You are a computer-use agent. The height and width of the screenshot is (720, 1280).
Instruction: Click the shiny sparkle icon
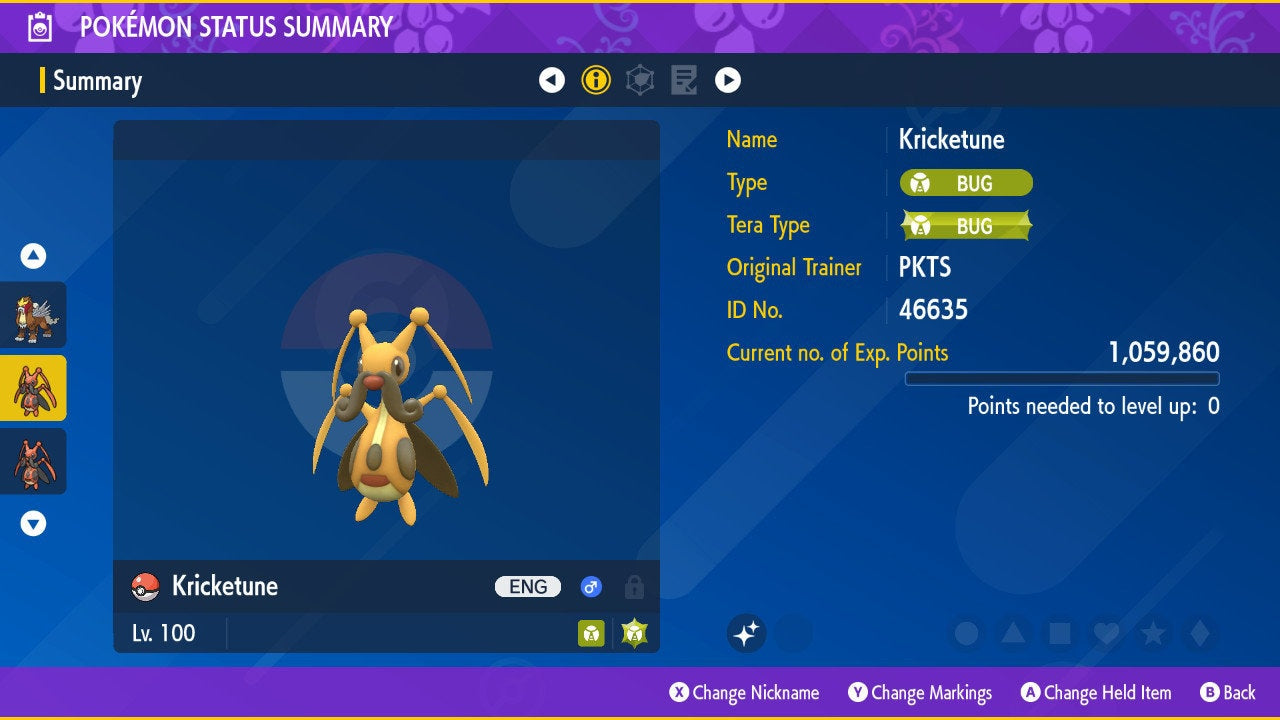[747, 633]
